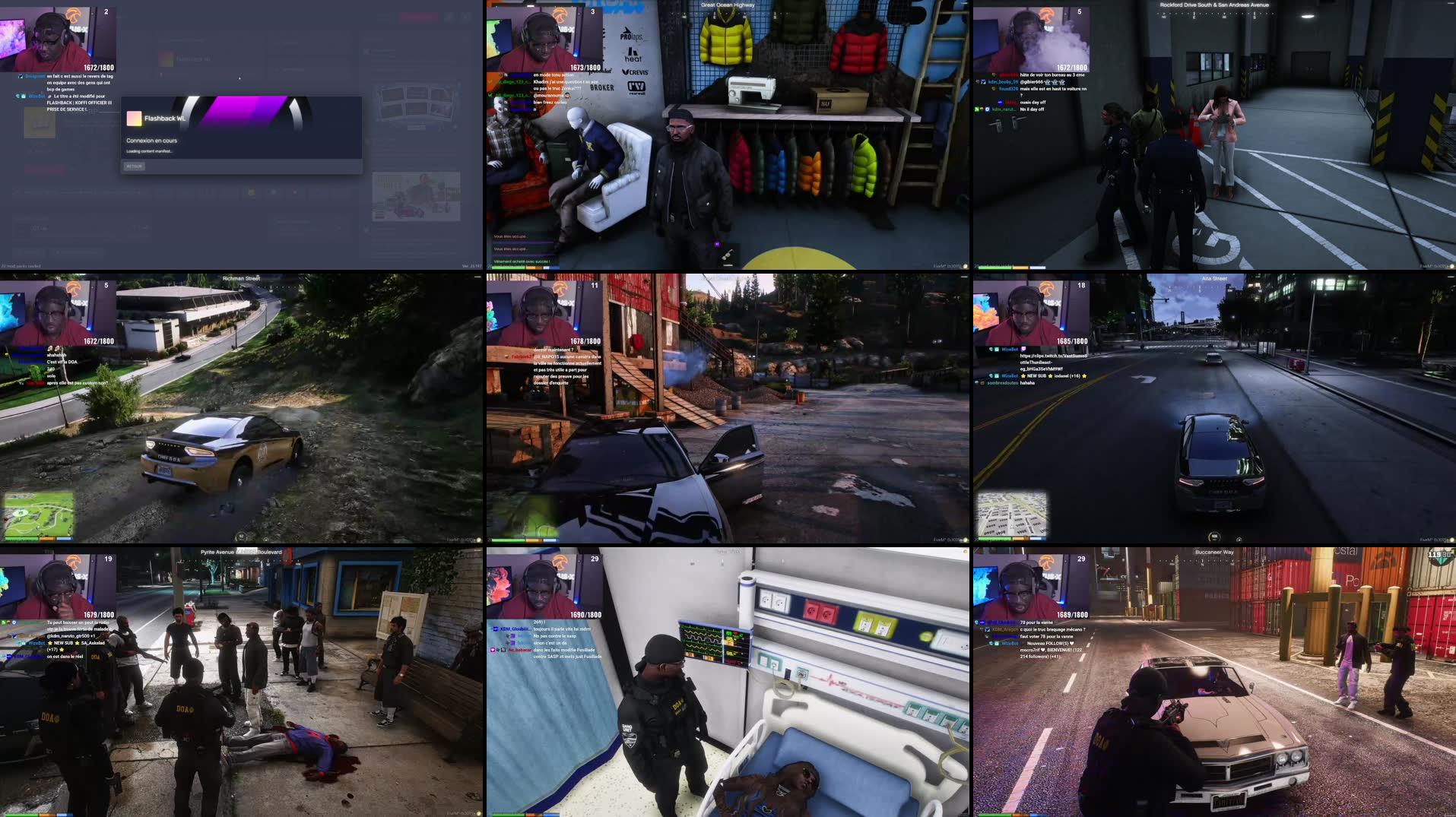Click the purple heart badge beside No_babacar

pyautogui.click(x=493, y=651)
